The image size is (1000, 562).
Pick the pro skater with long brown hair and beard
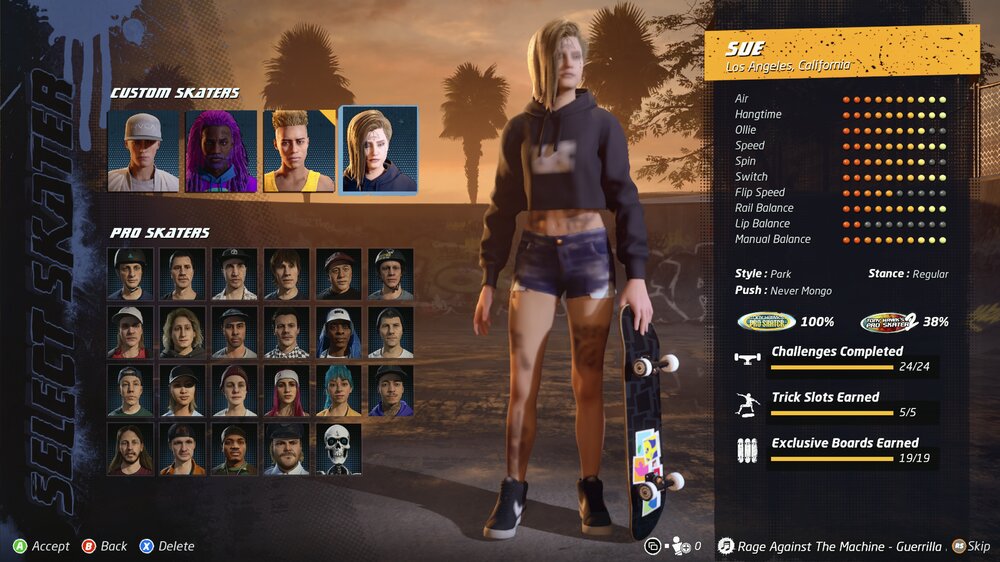pos(131,449)
